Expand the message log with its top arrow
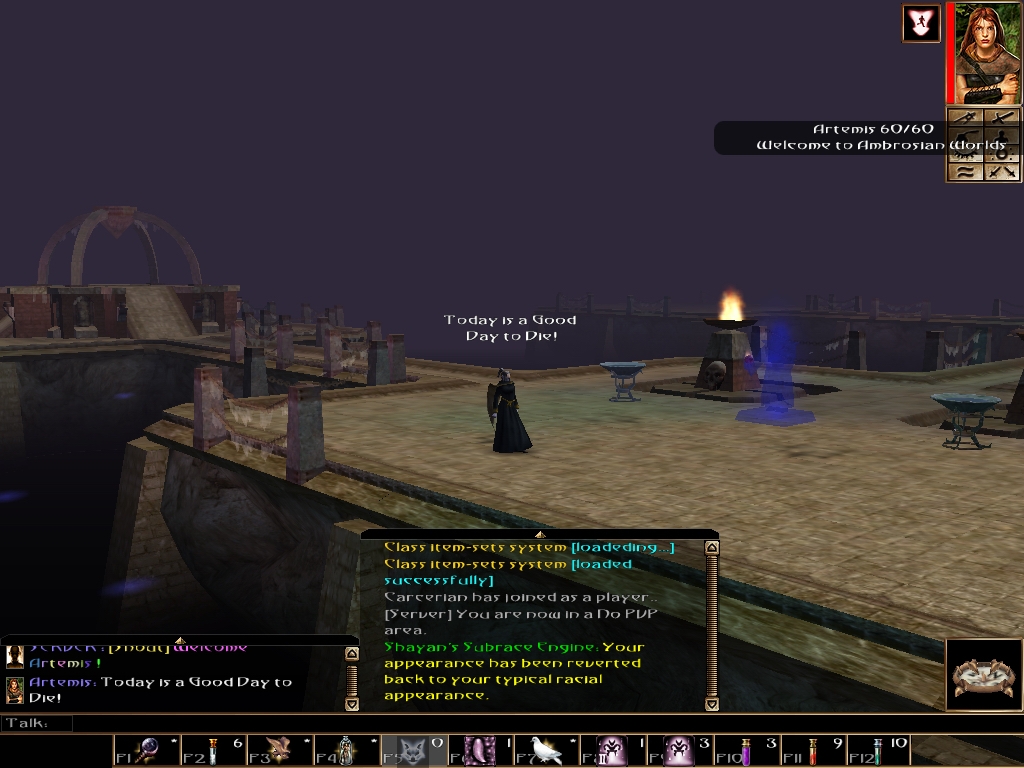Image resolution: width=1024 pixels, height=768 pixels. click(x=540, y=535)
